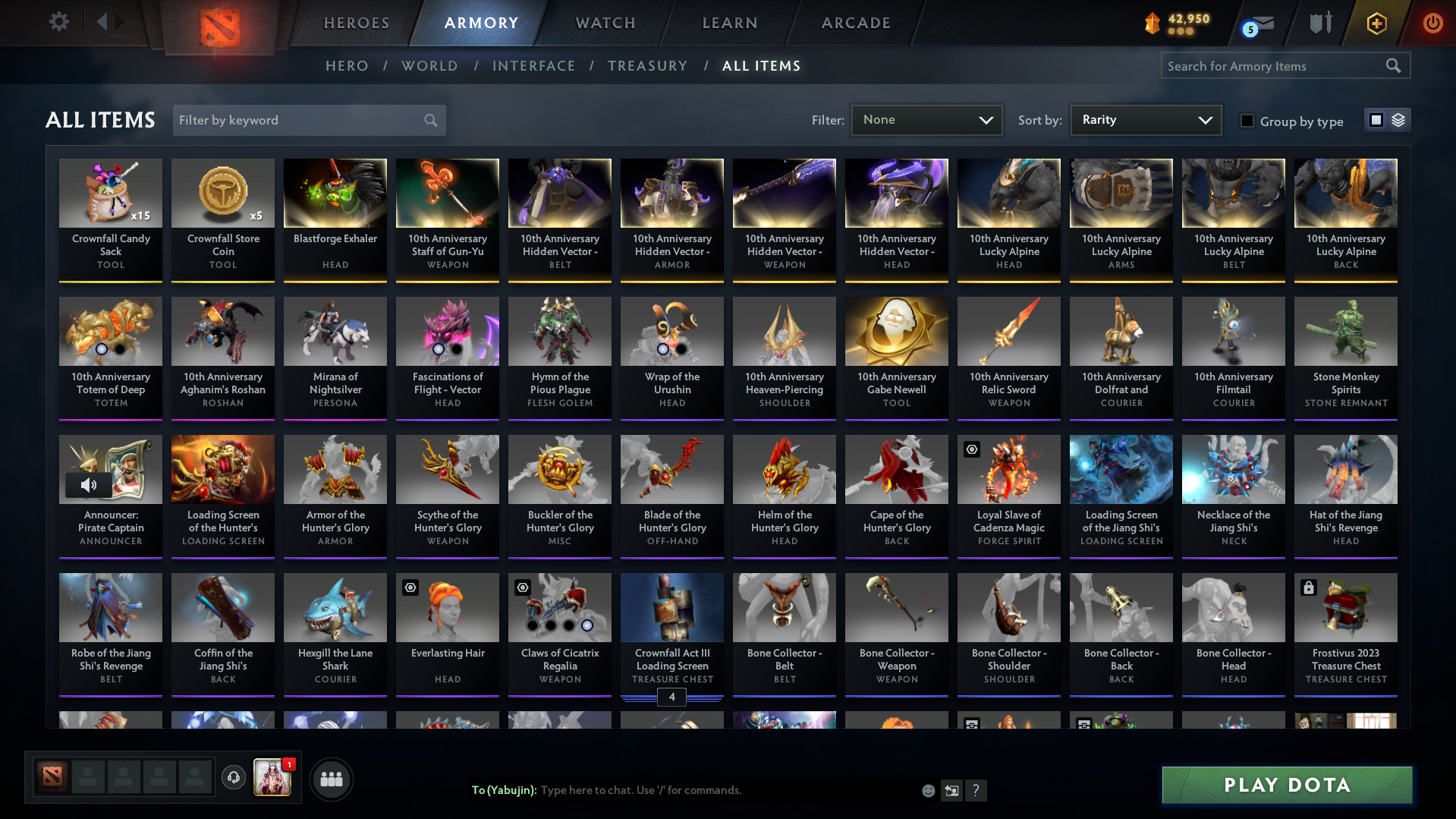Open the Filter dropdown showing None
This screenshot has height=819, width=1456.
click(x=926, y=119)
